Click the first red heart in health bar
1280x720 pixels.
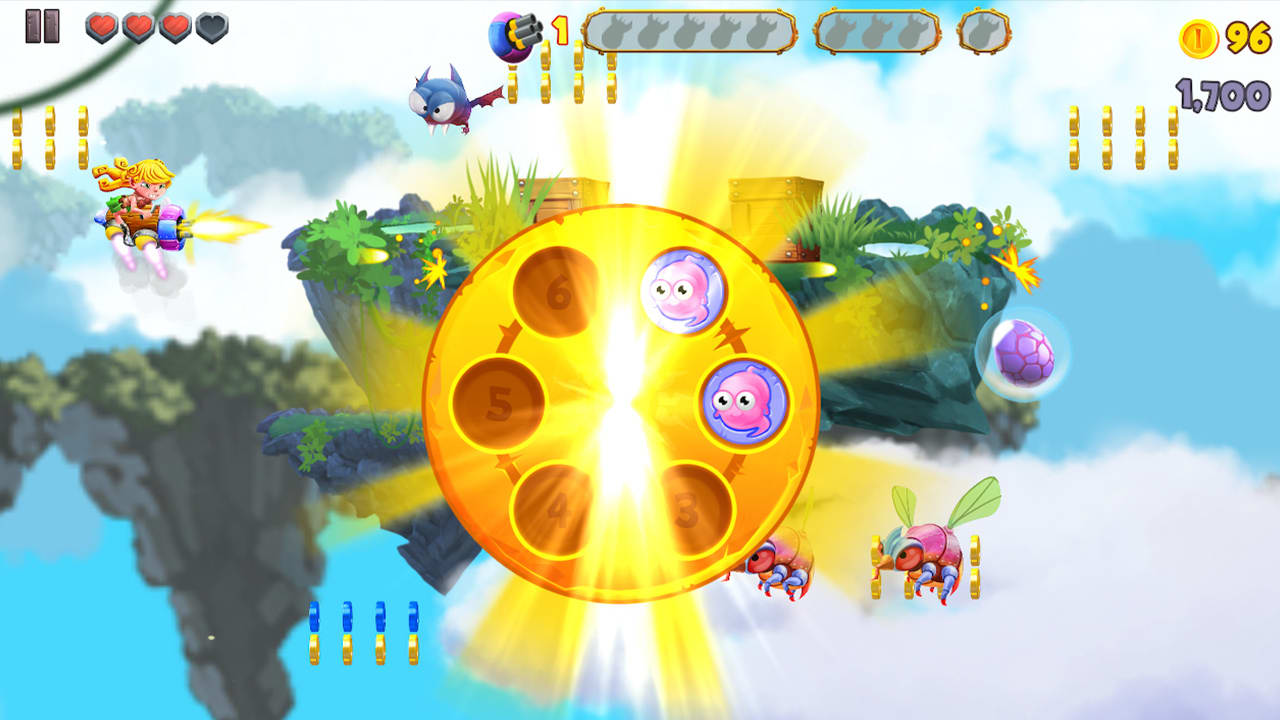pyautogui.click(x=100, y=29)
